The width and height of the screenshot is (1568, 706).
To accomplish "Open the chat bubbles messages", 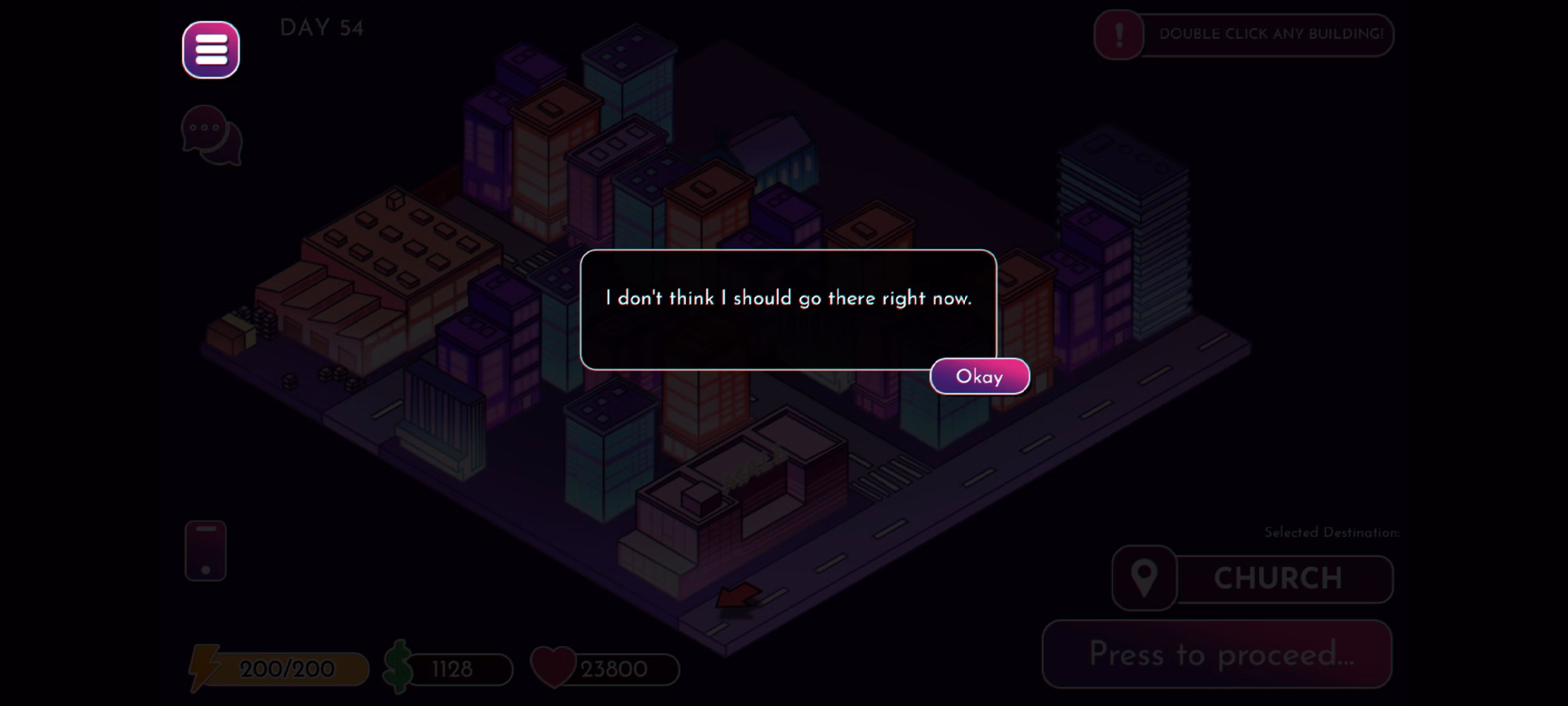I will coord(212,135).
